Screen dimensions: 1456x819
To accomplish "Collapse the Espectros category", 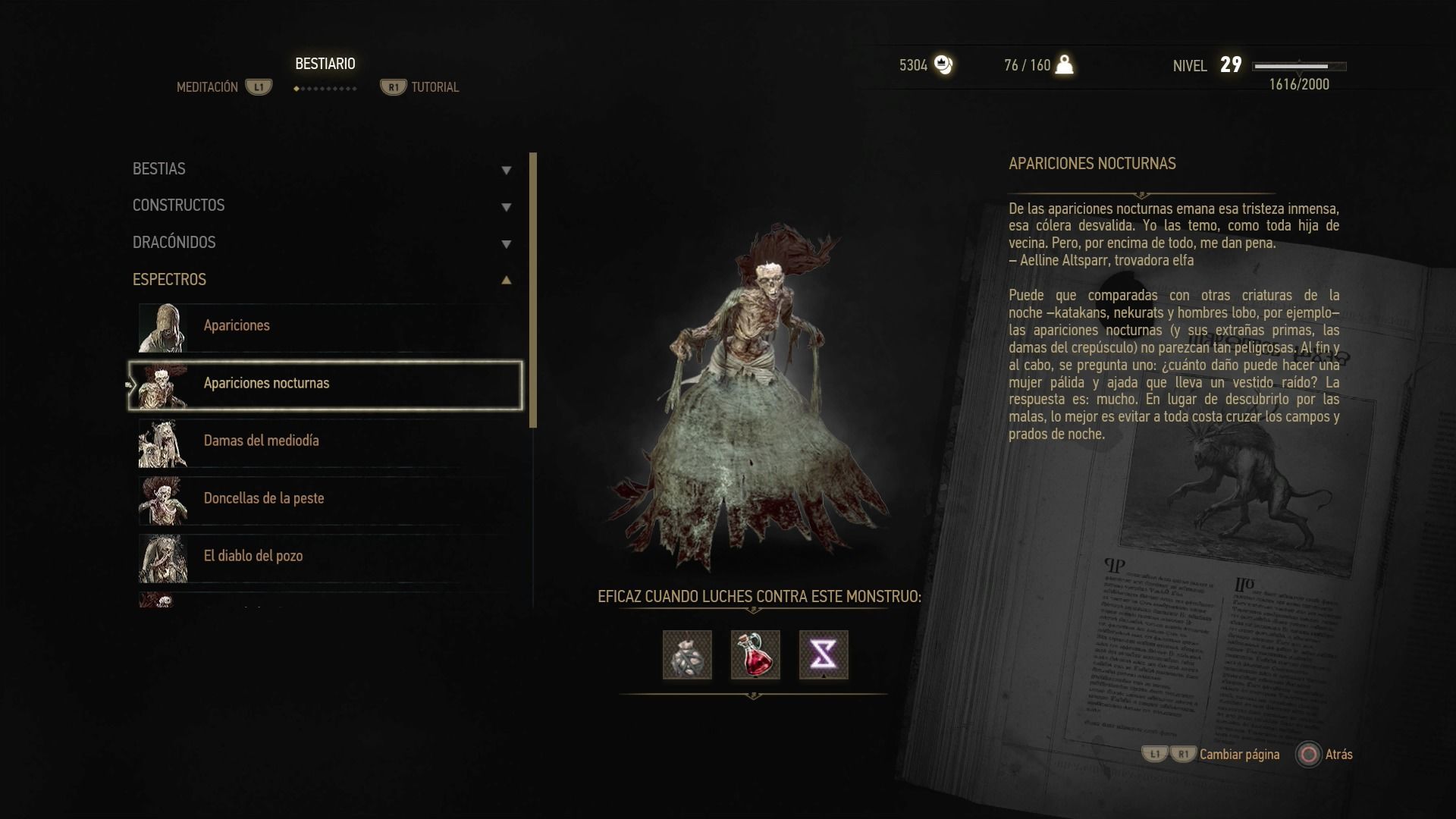I will tap(322, 280).
